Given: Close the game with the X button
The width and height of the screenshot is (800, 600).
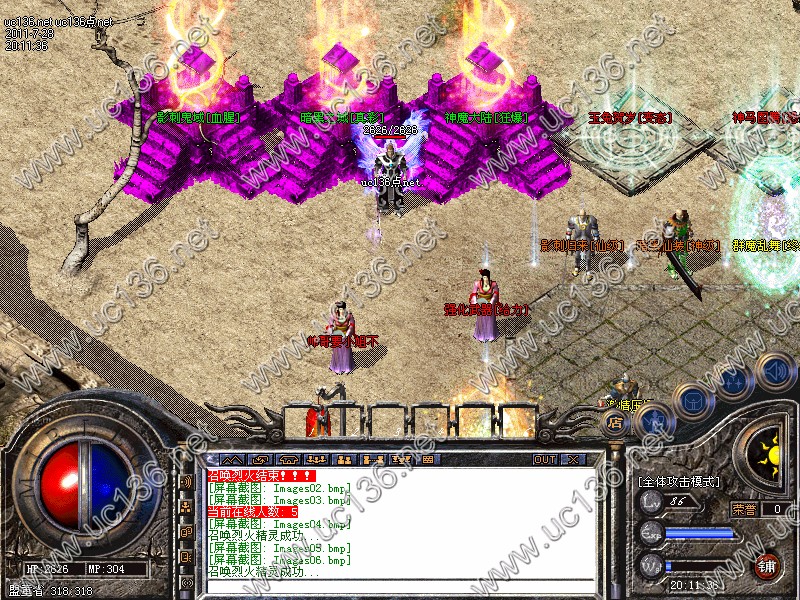Looking at the screenshot, I should tap(574, 459).
